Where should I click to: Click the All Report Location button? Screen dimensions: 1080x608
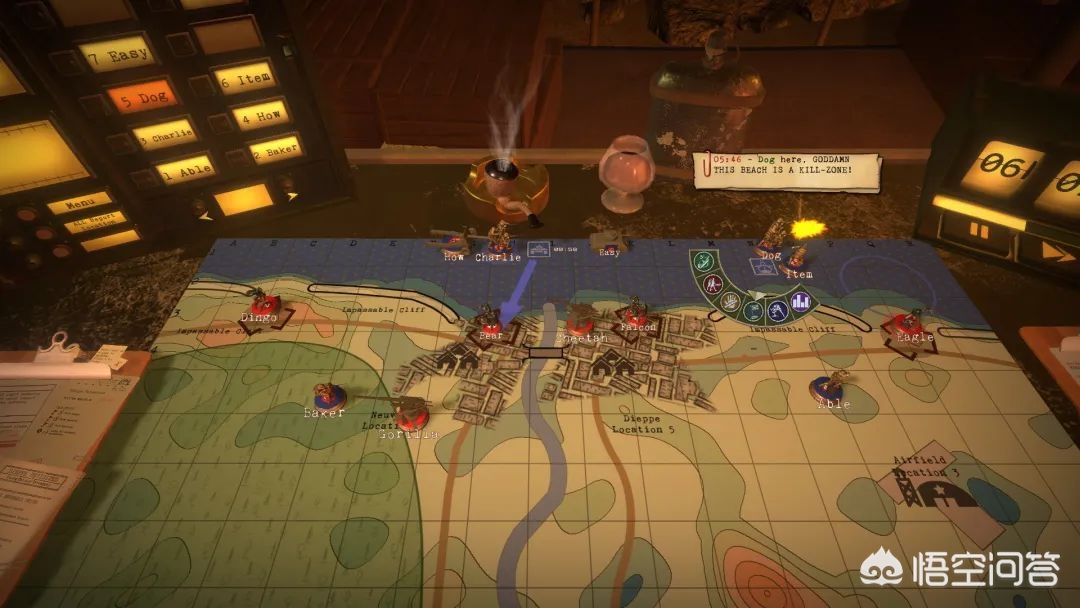pyautogui.click(x=97, y=220)
